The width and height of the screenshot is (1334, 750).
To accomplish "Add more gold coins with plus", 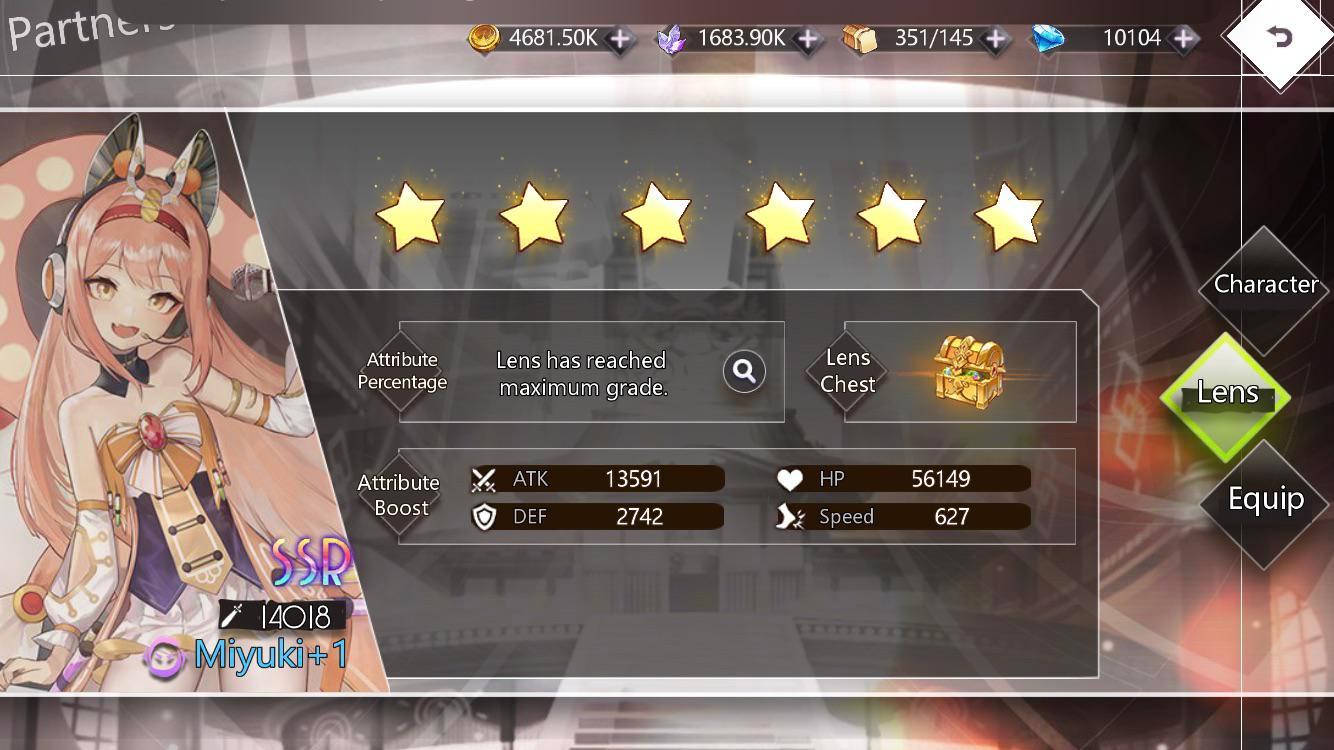I will [621, 39].
